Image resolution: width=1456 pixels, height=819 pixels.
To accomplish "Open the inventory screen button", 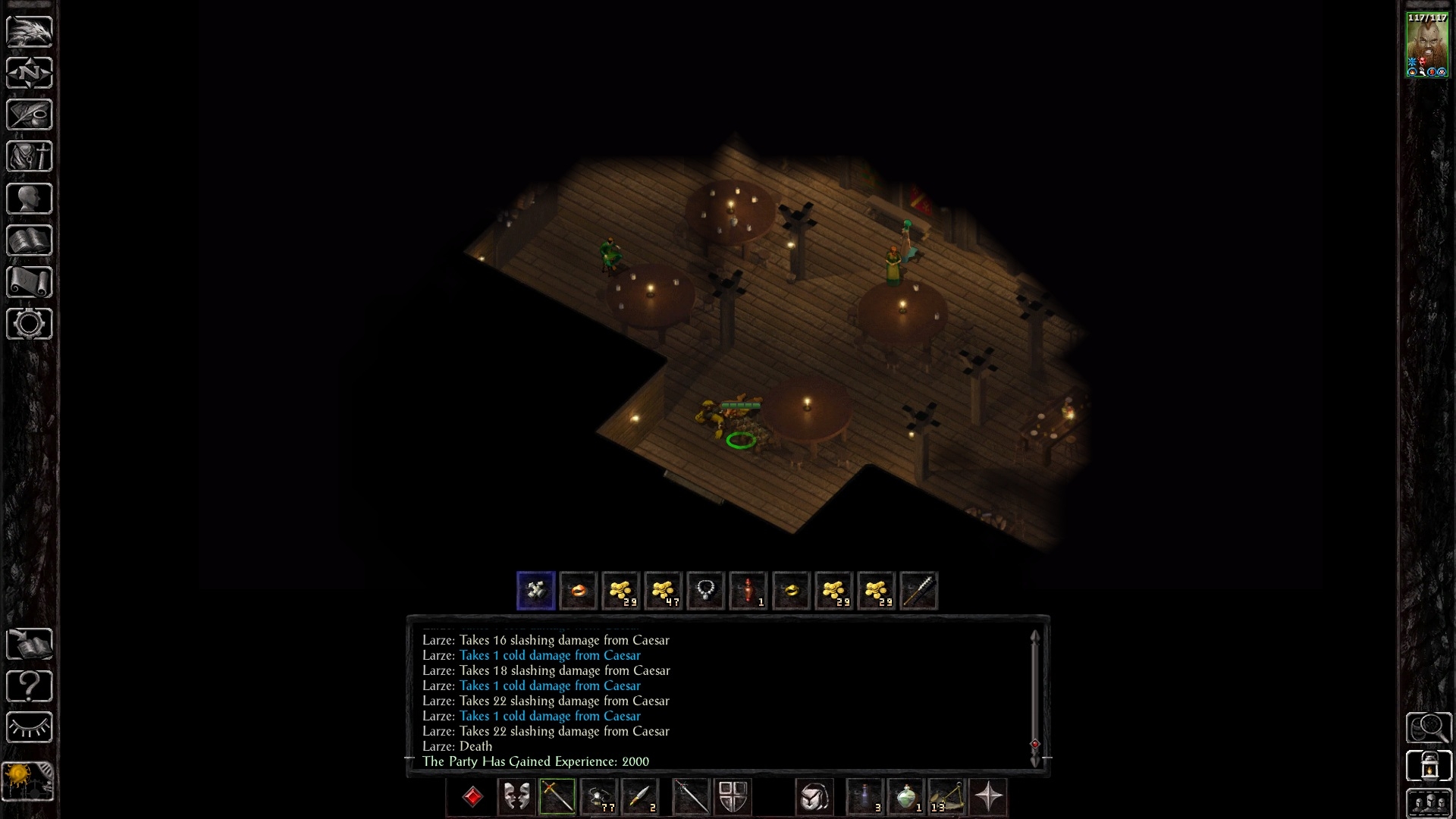I will click(30, 157).
